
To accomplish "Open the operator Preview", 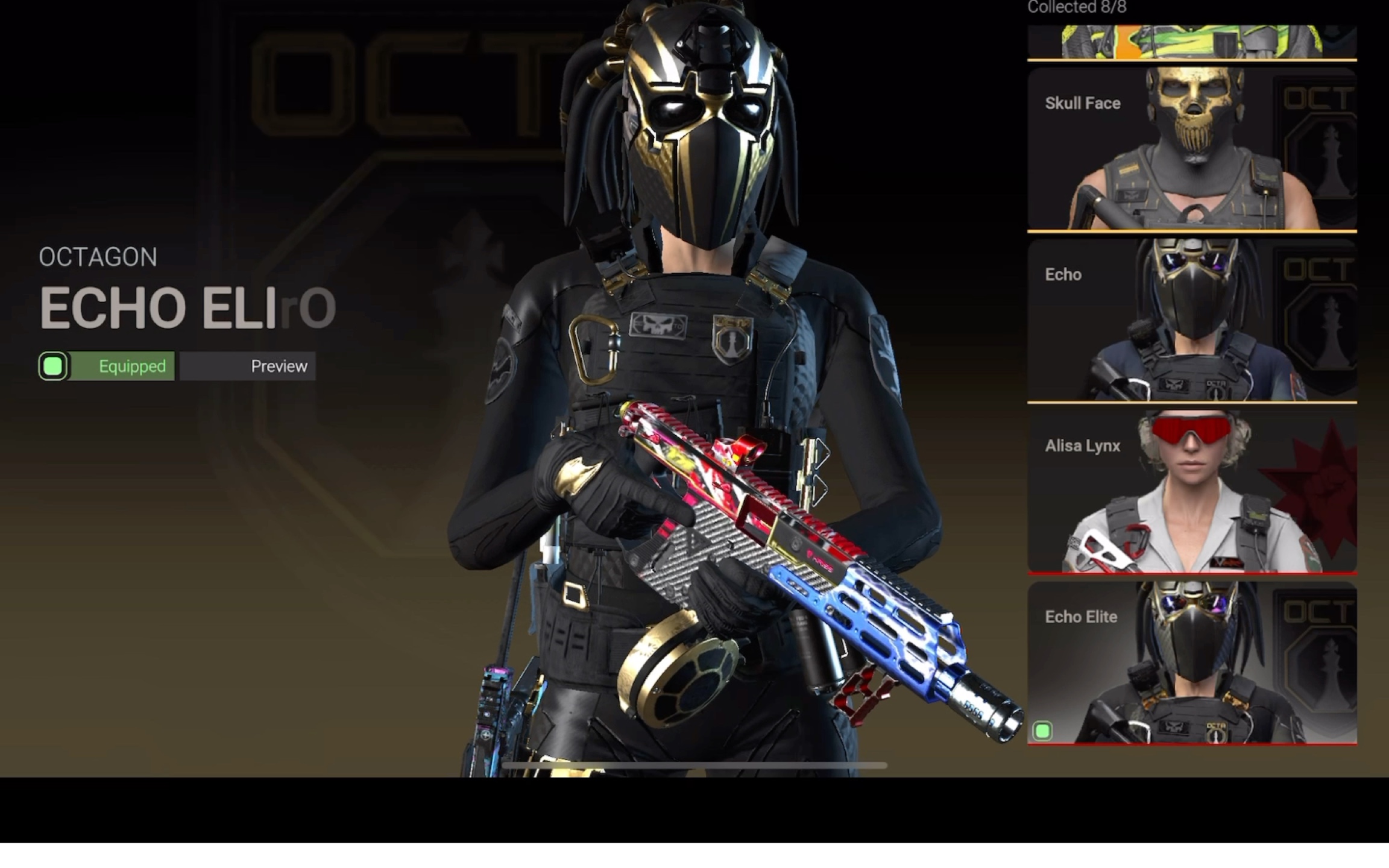I will tap(248, 366).
